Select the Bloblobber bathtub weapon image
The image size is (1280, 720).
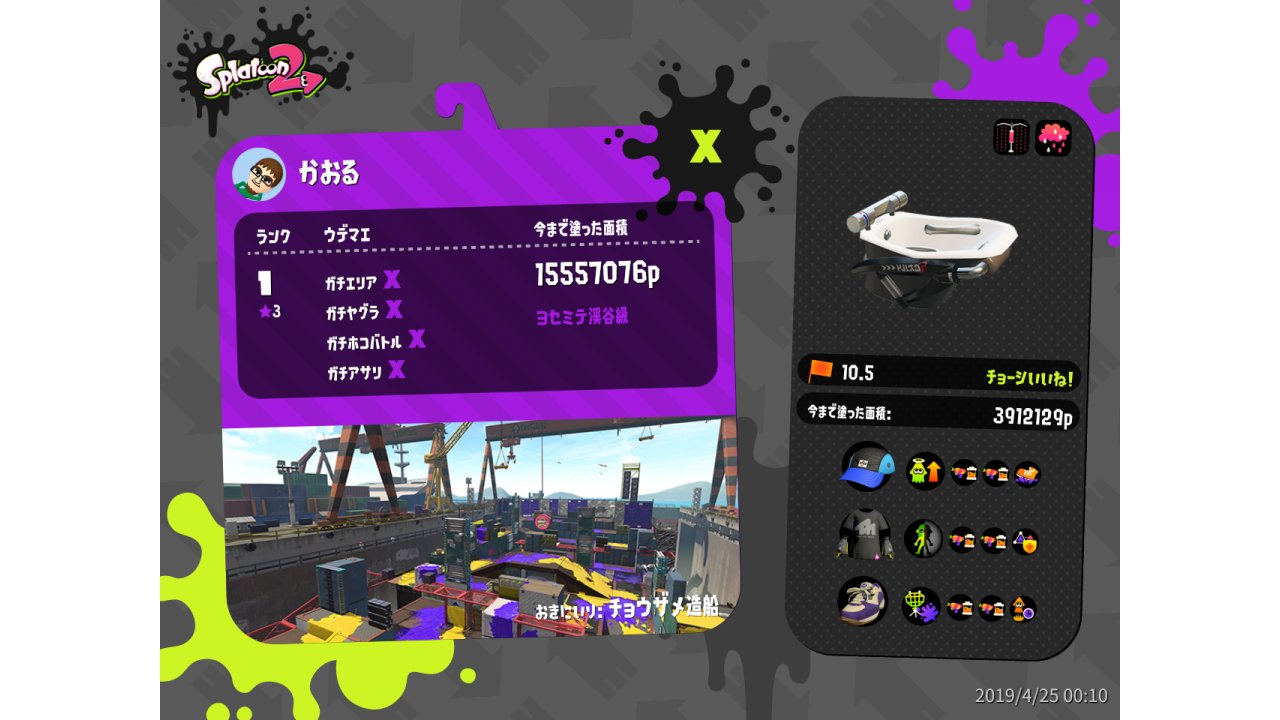point(930,246)
